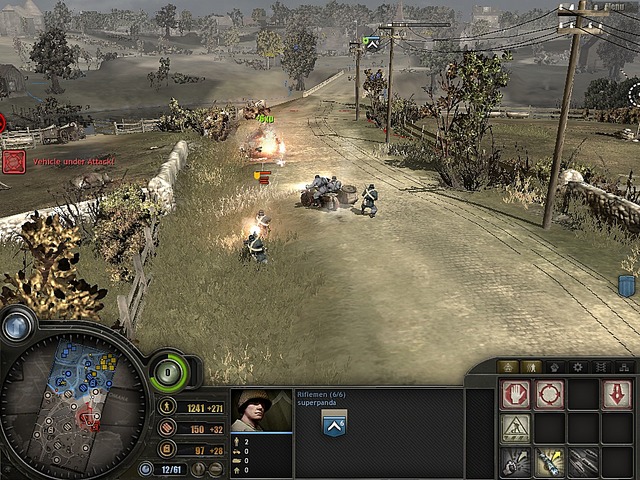Select the squad marker icon over the road
The width and height of the screenshot is (640, 480).
click(x=371, y=43)
